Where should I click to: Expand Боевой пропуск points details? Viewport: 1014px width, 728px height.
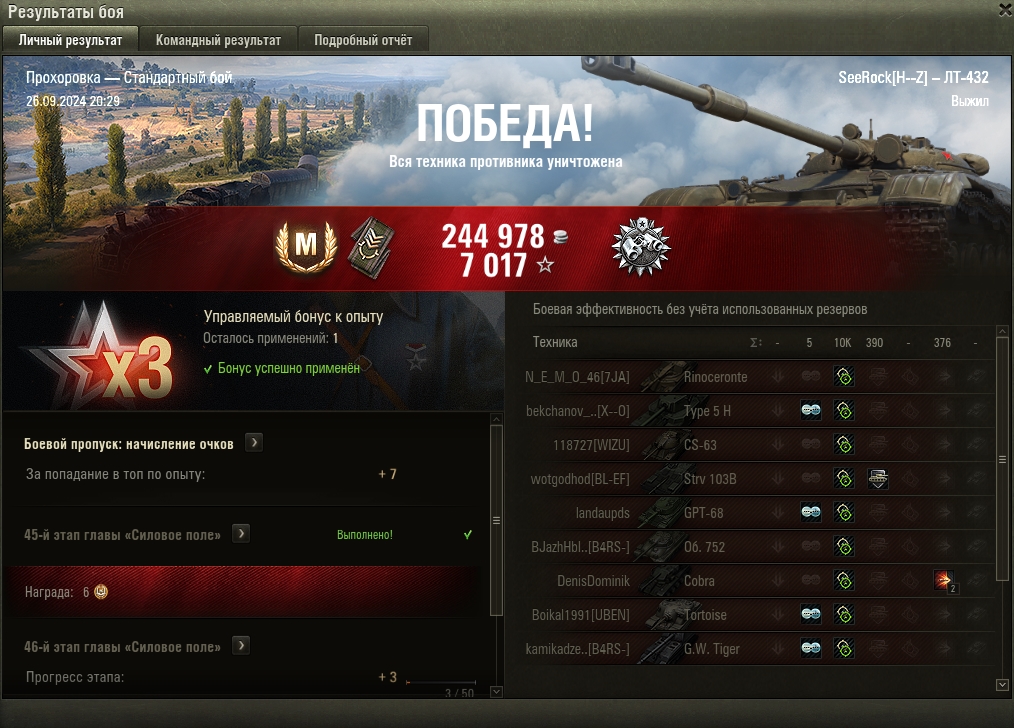click(254, 443)
